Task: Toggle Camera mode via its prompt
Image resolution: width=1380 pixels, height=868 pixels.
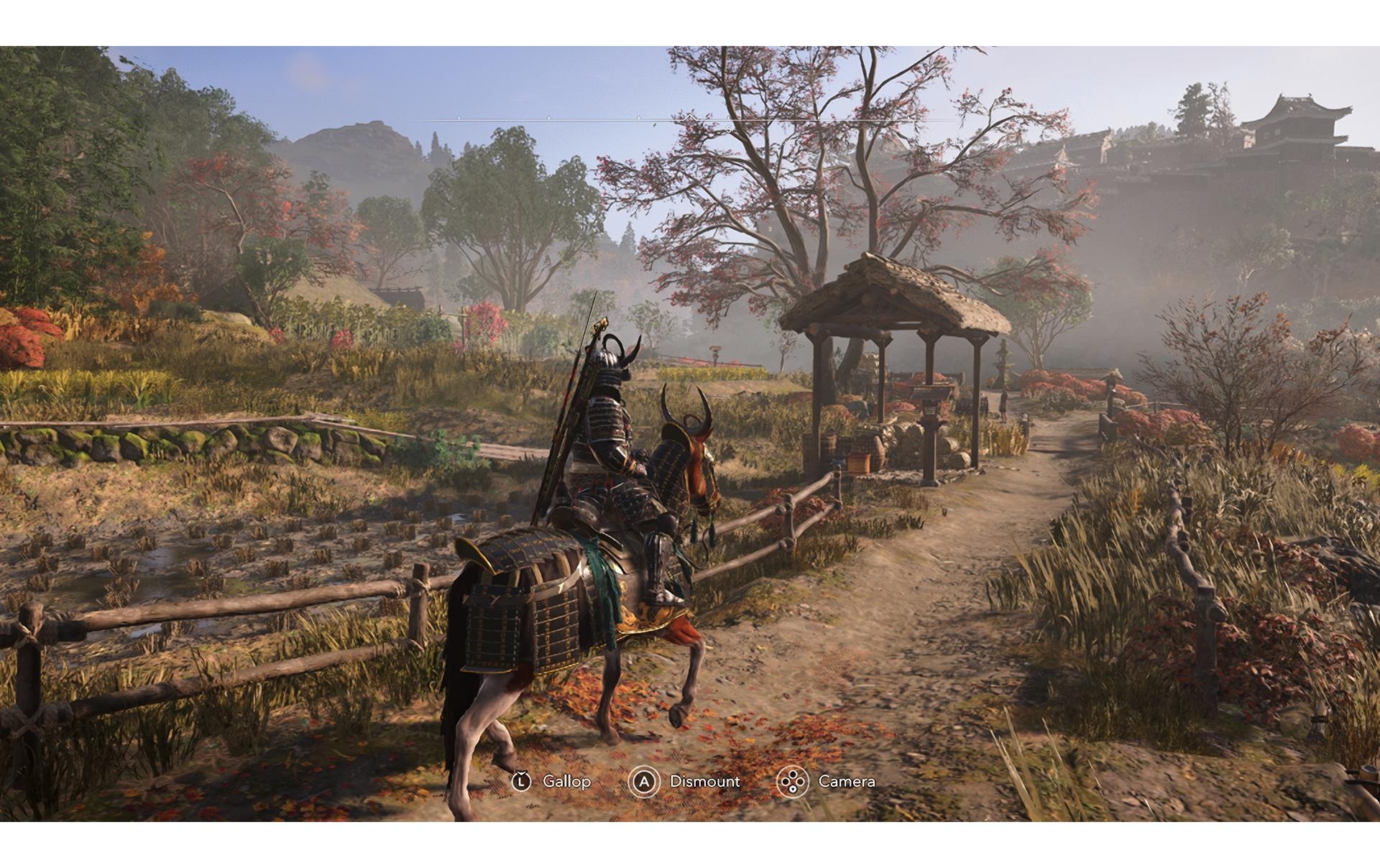Action: click(847, 782)
